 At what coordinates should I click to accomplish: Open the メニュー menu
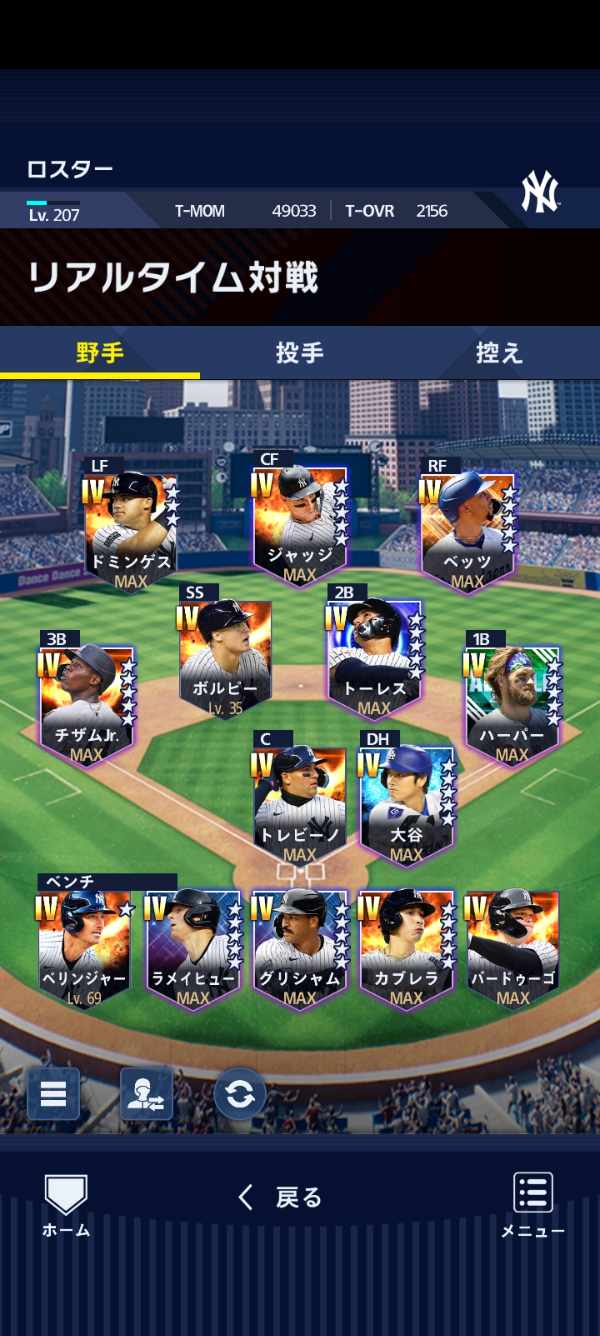pos(533,1205)
